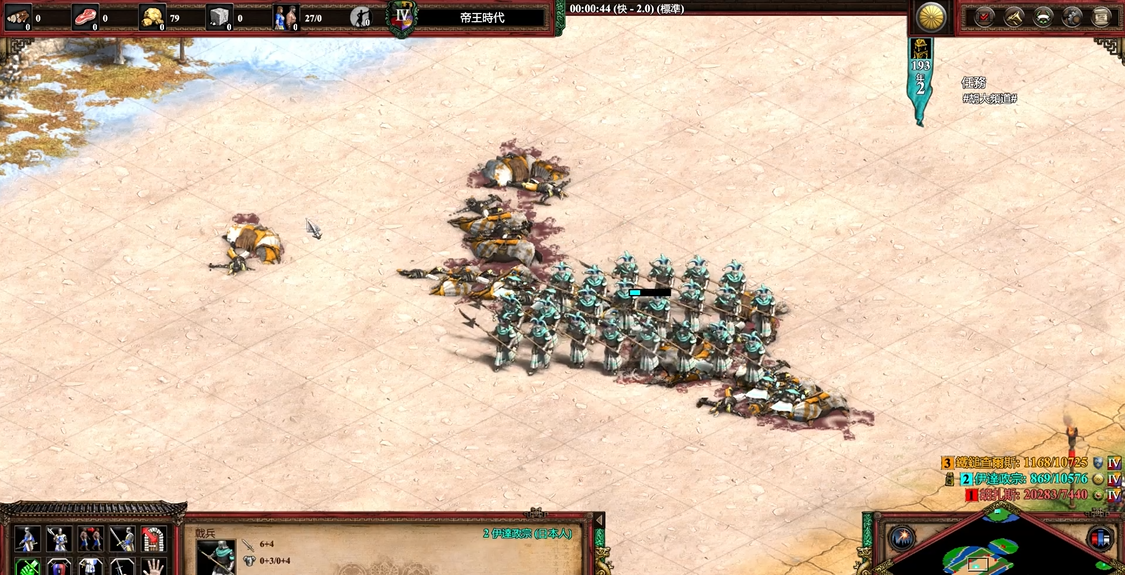
Task: Select the garrison-in-building command icon
Action: coord(153,539)
